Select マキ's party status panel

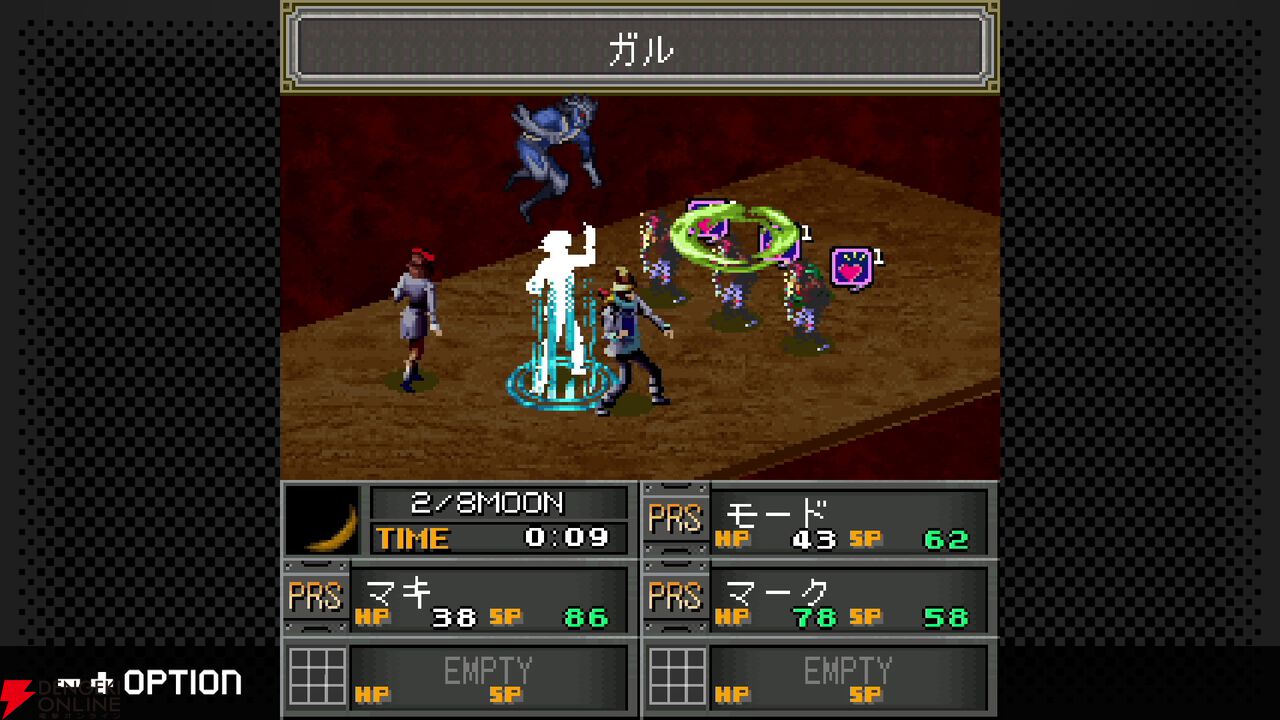[x=460, y=599]
